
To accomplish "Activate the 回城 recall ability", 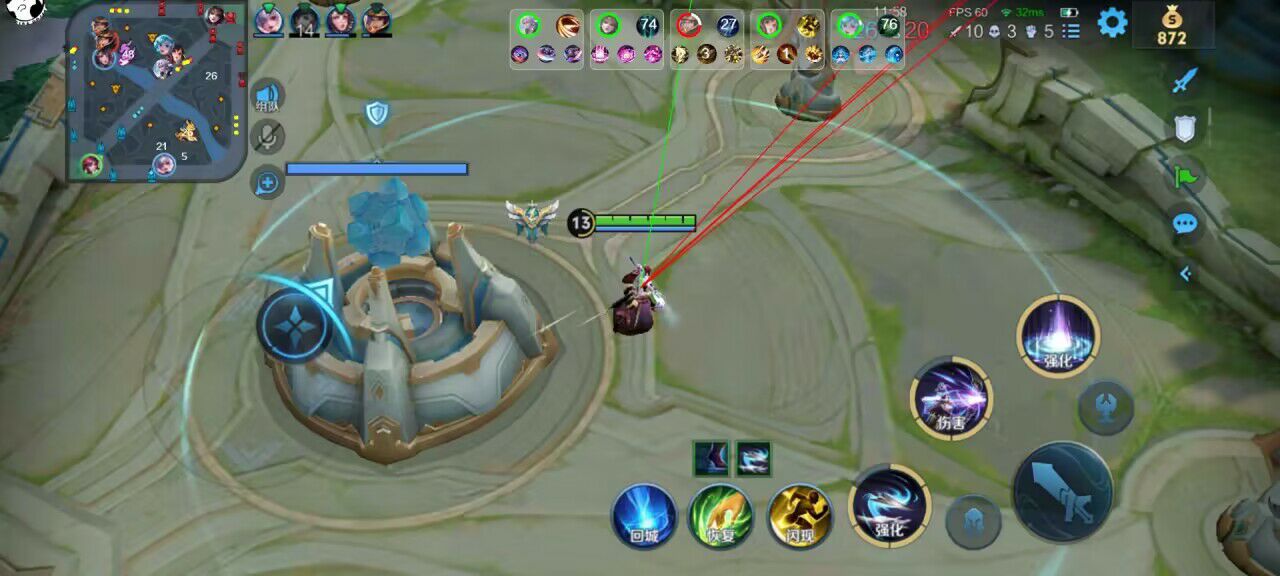I will click(644, 516).
